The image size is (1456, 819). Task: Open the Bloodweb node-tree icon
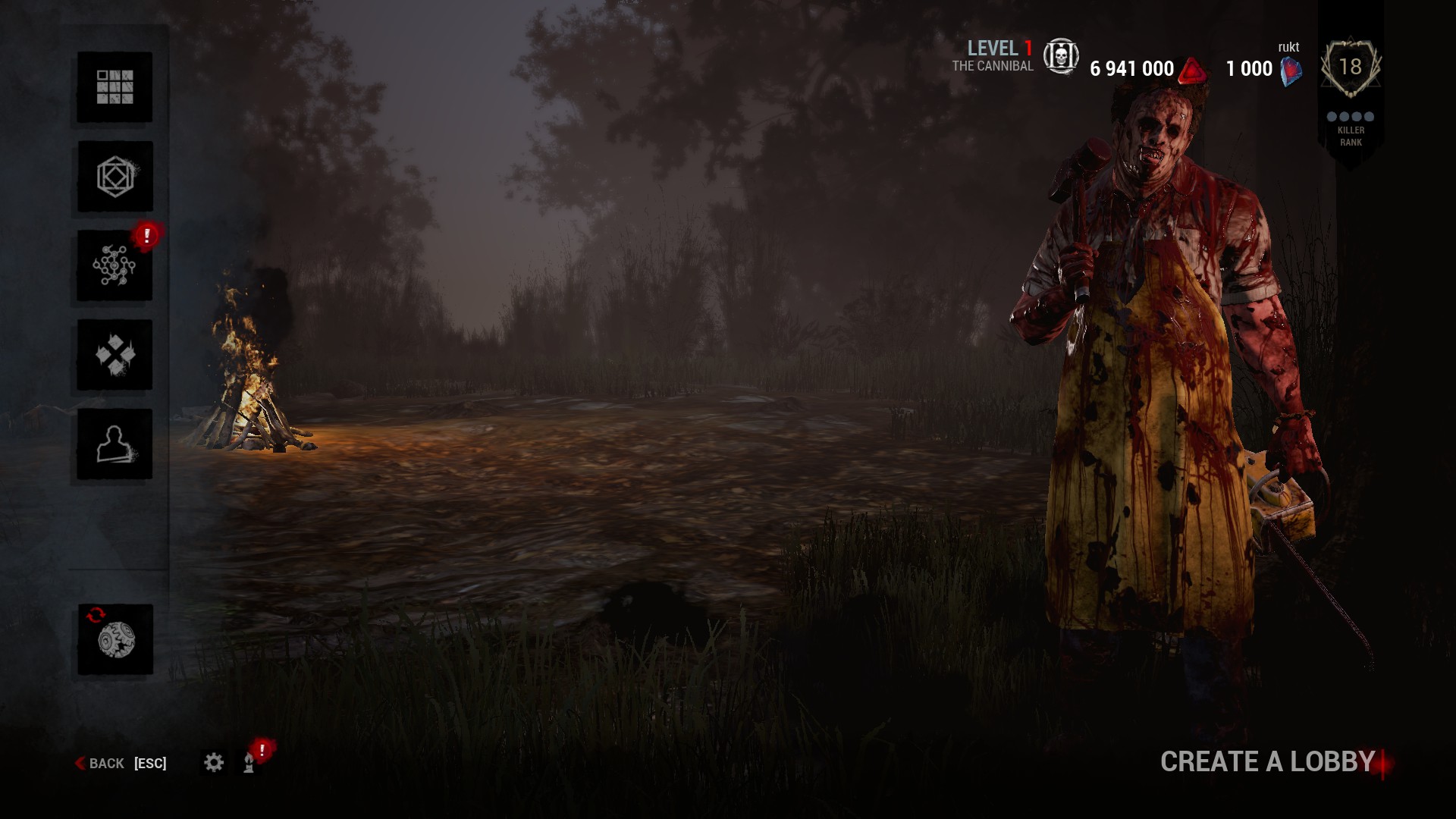[x=114, y=265]
